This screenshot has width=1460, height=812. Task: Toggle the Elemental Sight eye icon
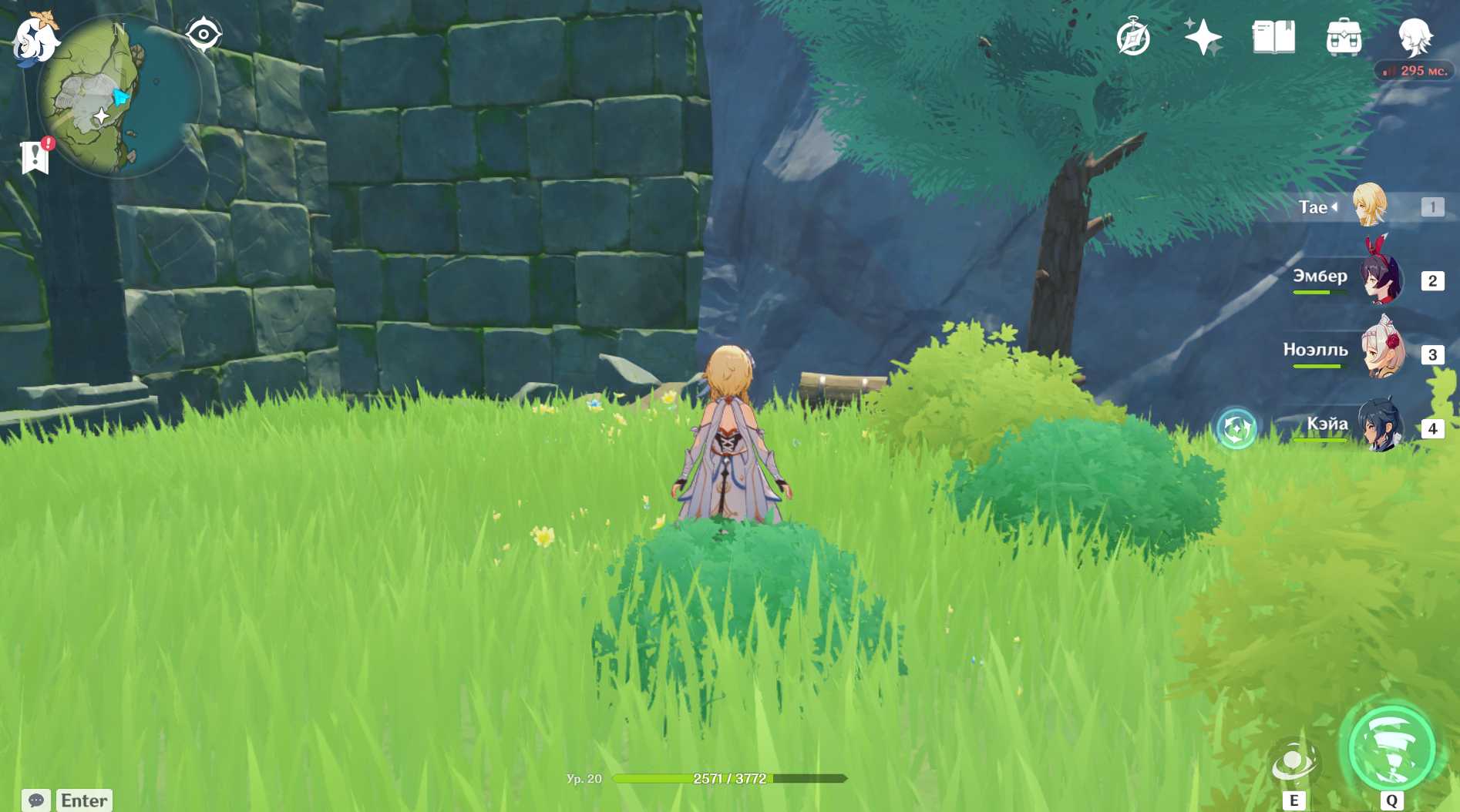tap(204, 35)
